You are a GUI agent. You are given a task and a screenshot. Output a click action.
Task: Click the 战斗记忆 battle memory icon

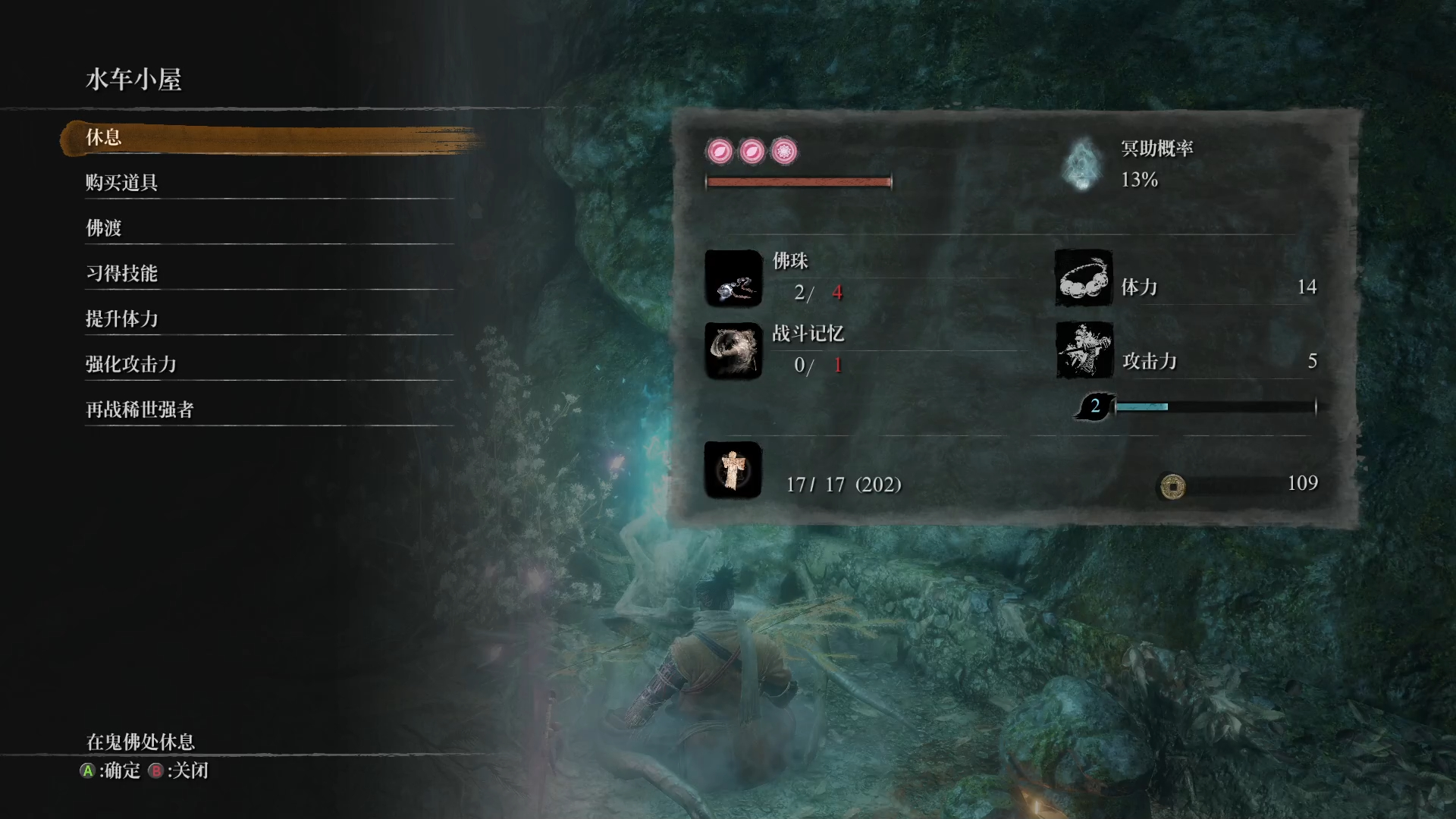(733, 351)
